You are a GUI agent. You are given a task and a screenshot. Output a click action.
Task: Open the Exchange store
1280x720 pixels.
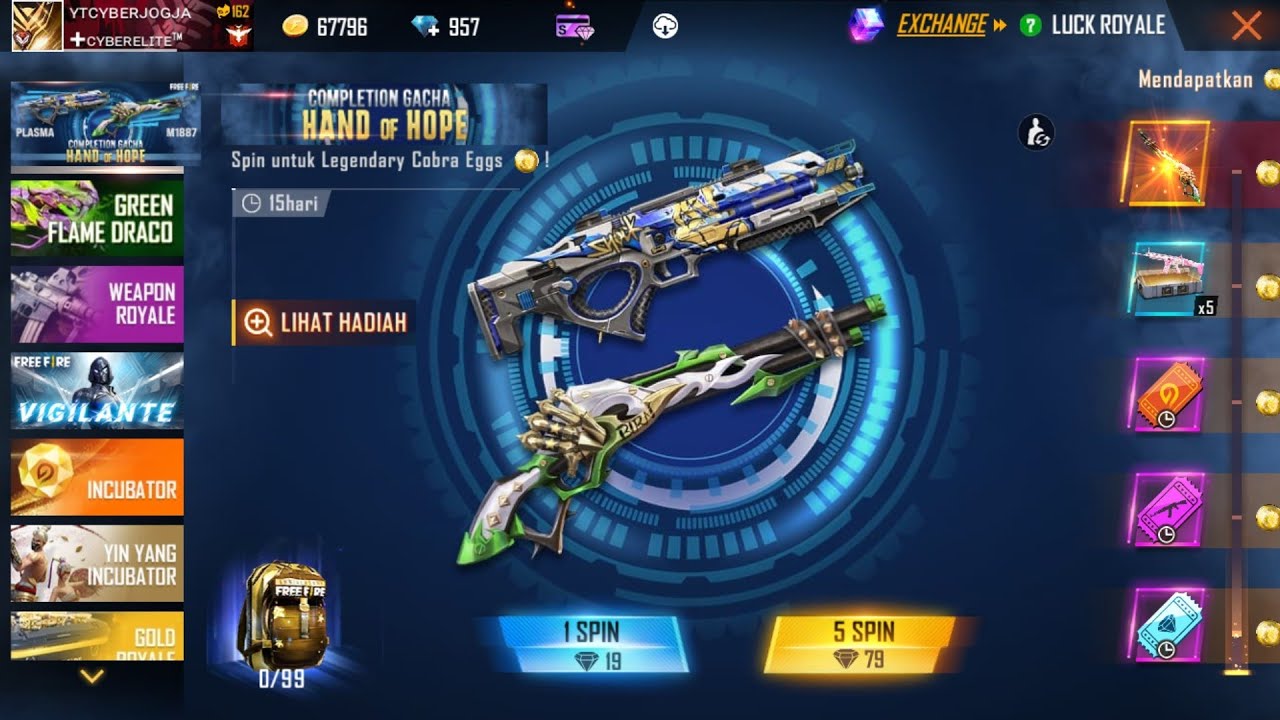940,25
